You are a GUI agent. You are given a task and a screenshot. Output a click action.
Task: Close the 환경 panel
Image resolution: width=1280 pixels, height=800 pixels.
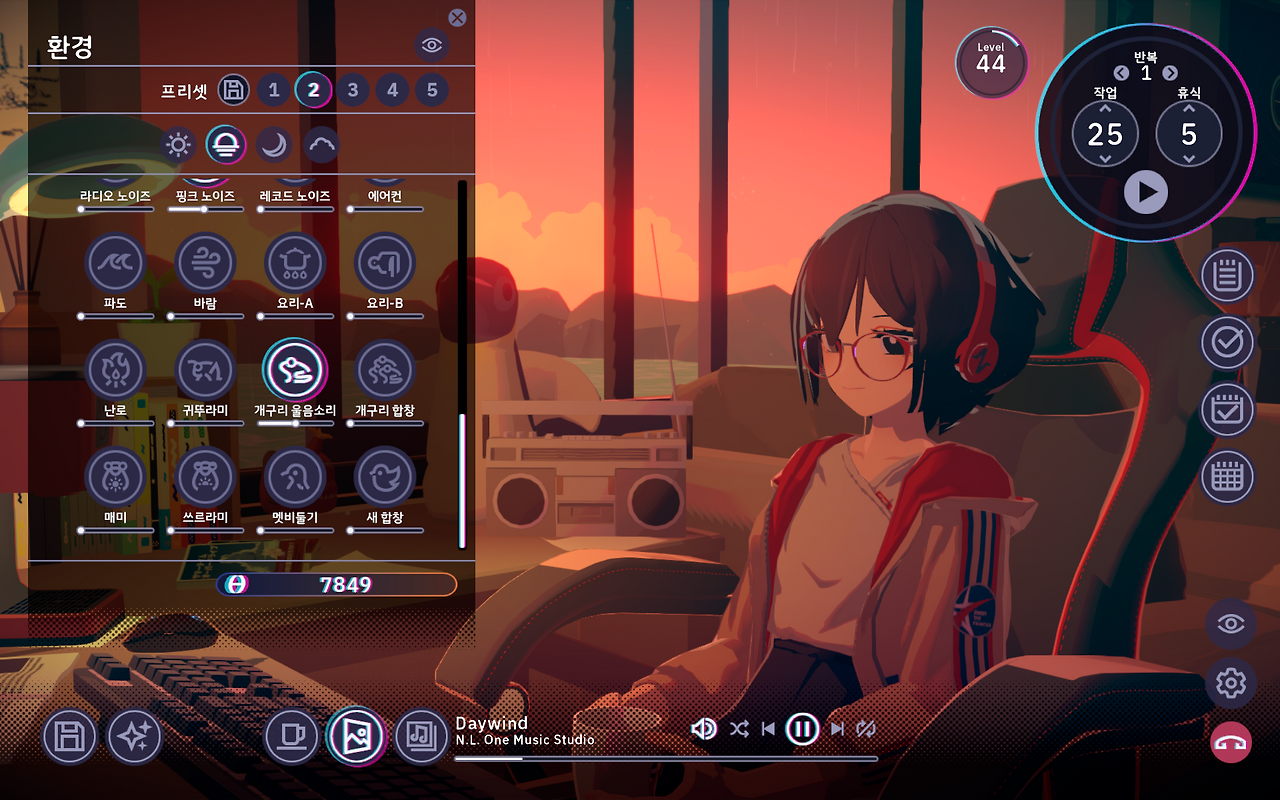tap(457, 17)
